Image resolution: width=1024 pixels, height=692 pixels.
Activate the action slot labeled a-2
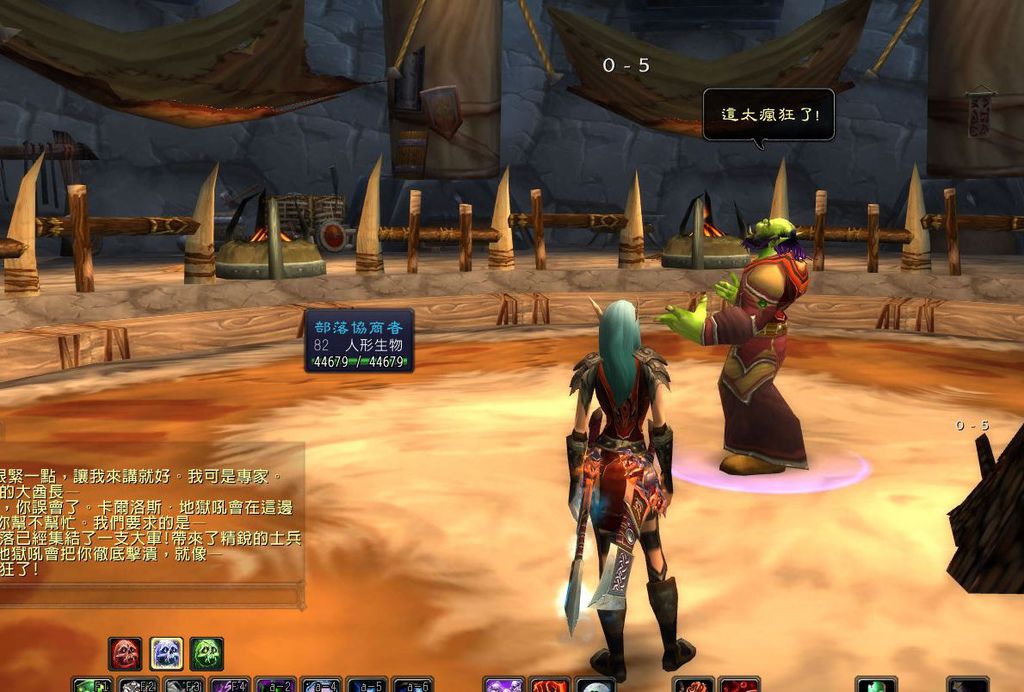(x=276, y=685)
